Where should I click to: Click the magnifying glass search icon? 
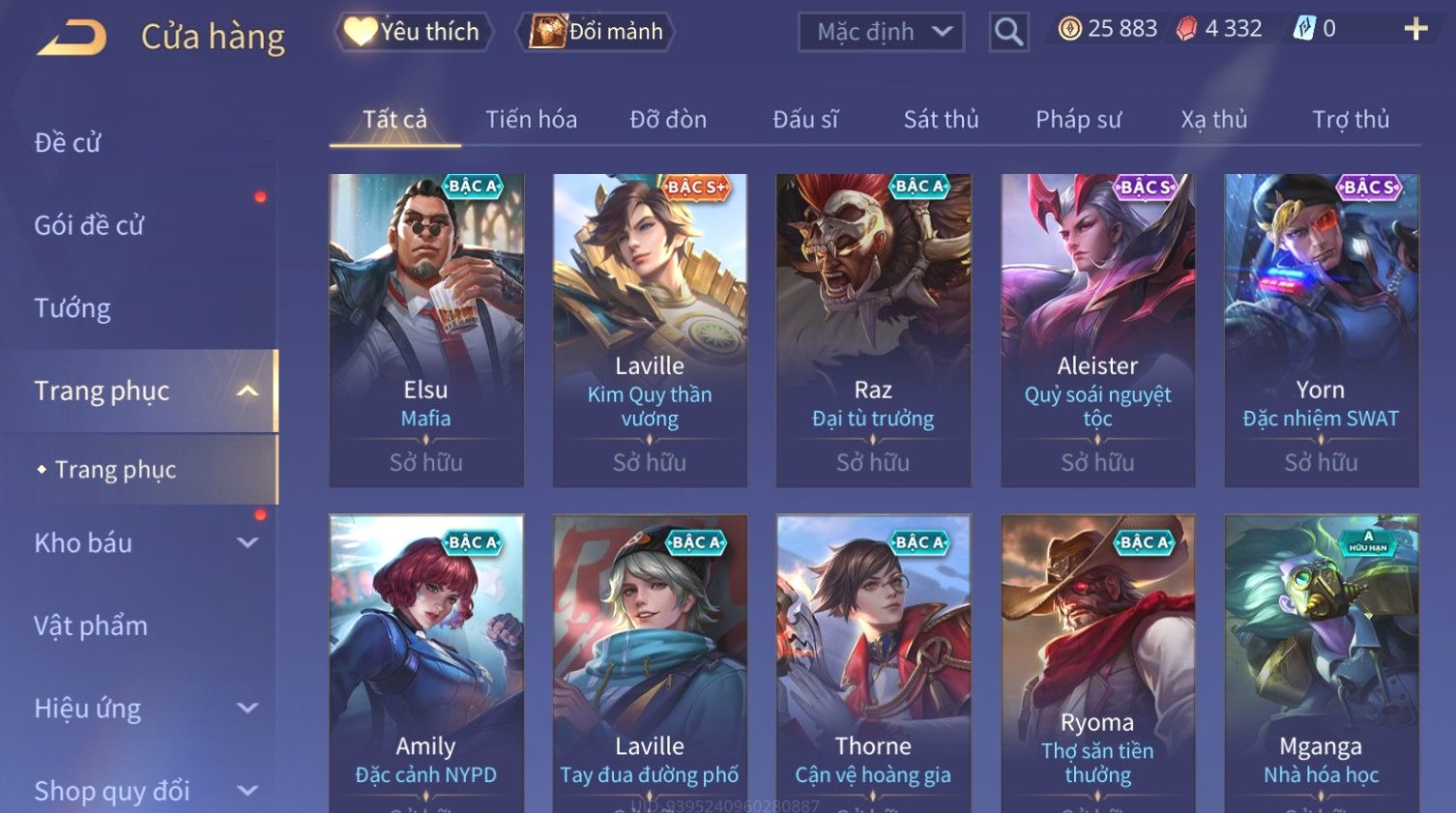click(1008, 32)
